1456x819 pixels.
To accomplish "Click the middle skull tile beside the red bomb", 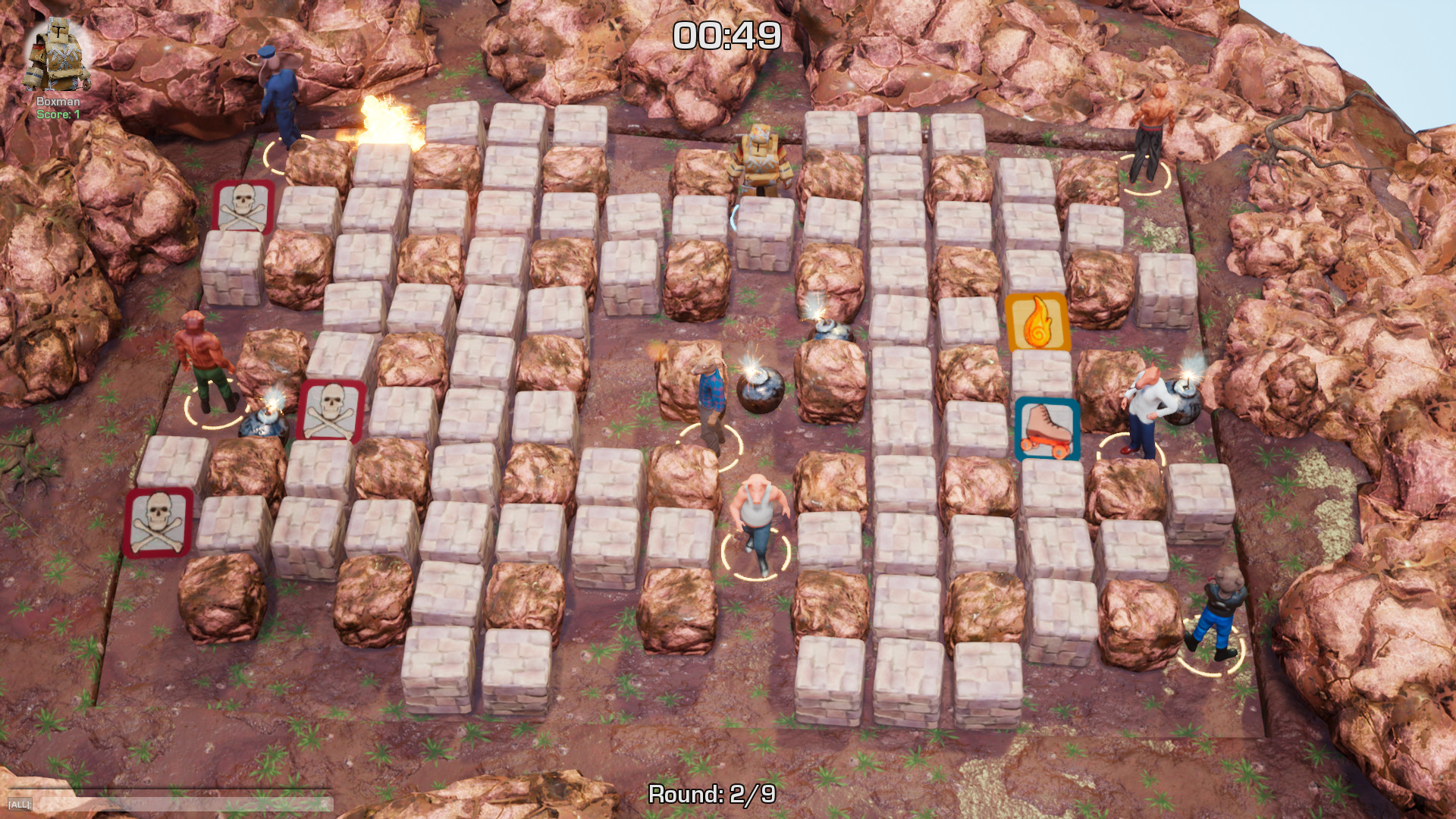I will pos(332,409).
